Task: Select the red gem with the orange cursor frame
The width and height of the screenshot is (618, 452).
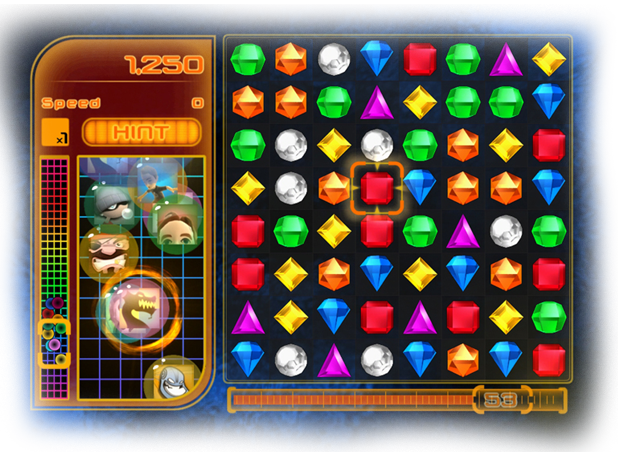Action: 376,187
